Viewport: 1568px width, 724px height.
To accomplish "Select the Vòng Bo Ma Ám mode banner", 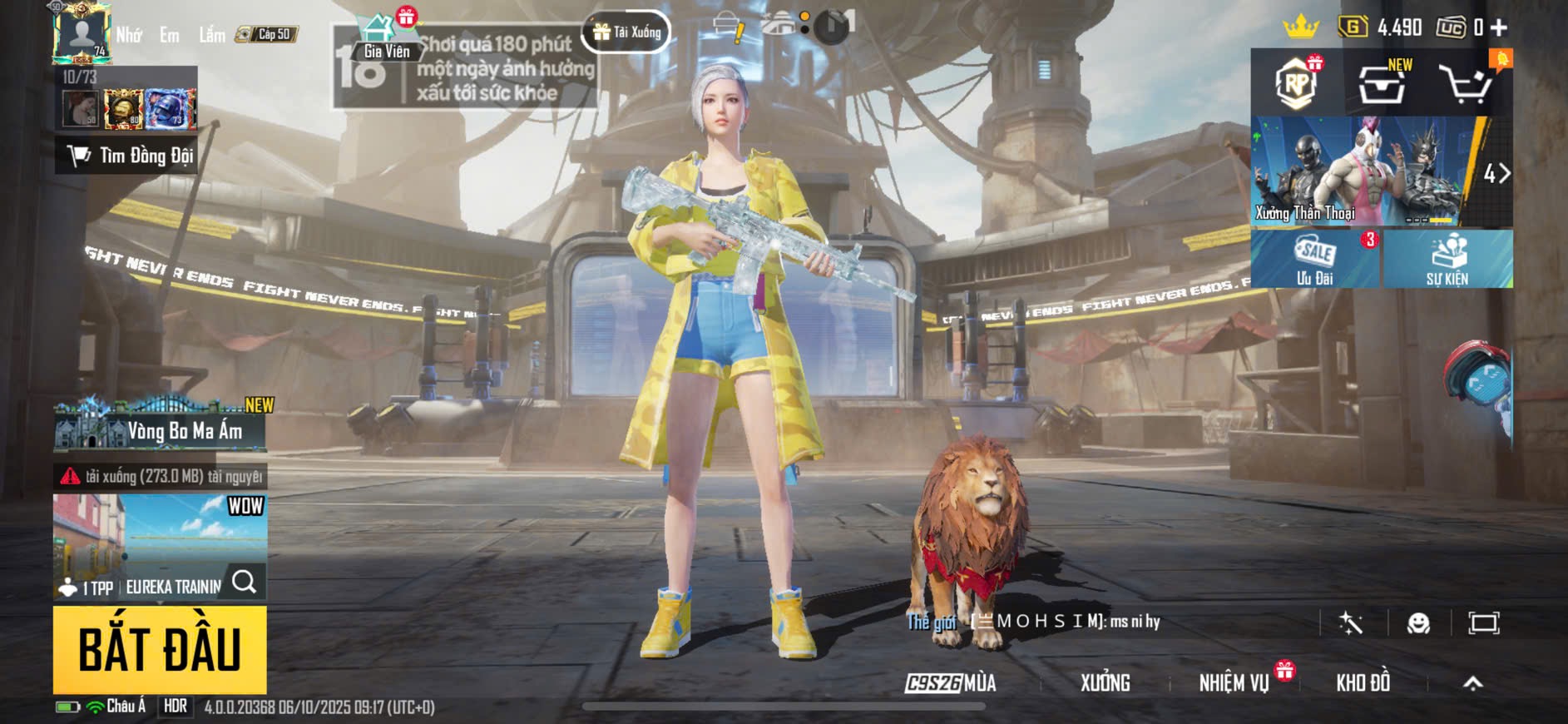I will [161, 426].
